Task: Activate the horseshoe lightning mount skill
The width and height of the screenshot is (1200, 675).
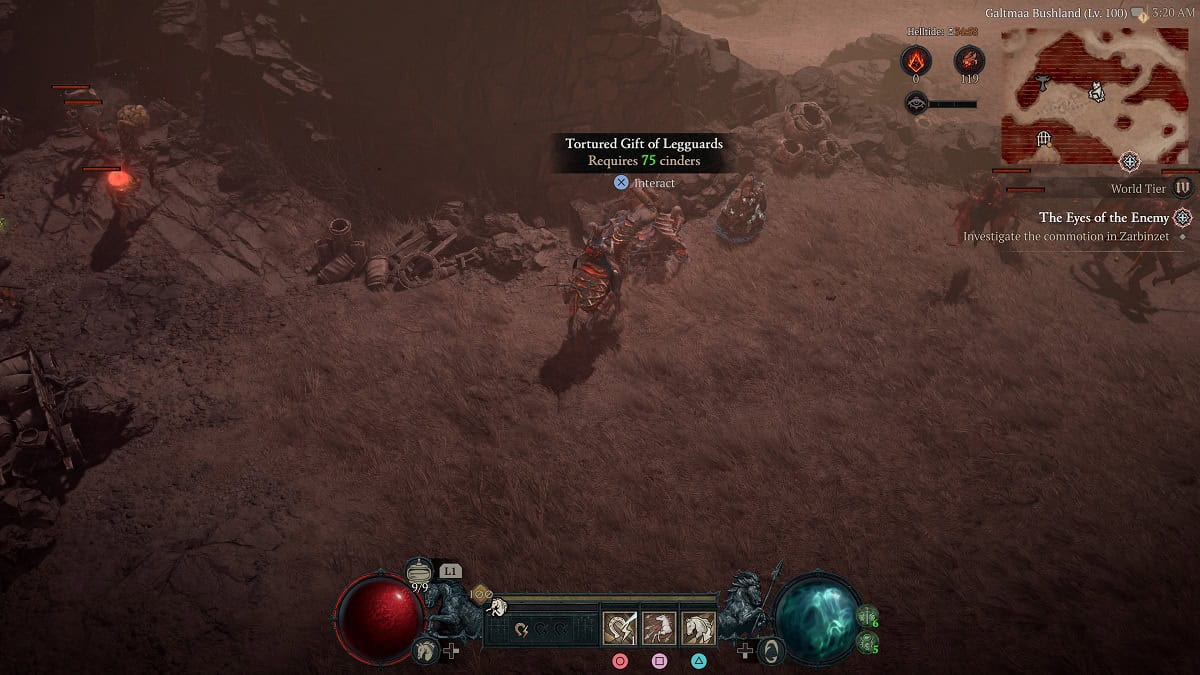Action: [x=618, y=628]
